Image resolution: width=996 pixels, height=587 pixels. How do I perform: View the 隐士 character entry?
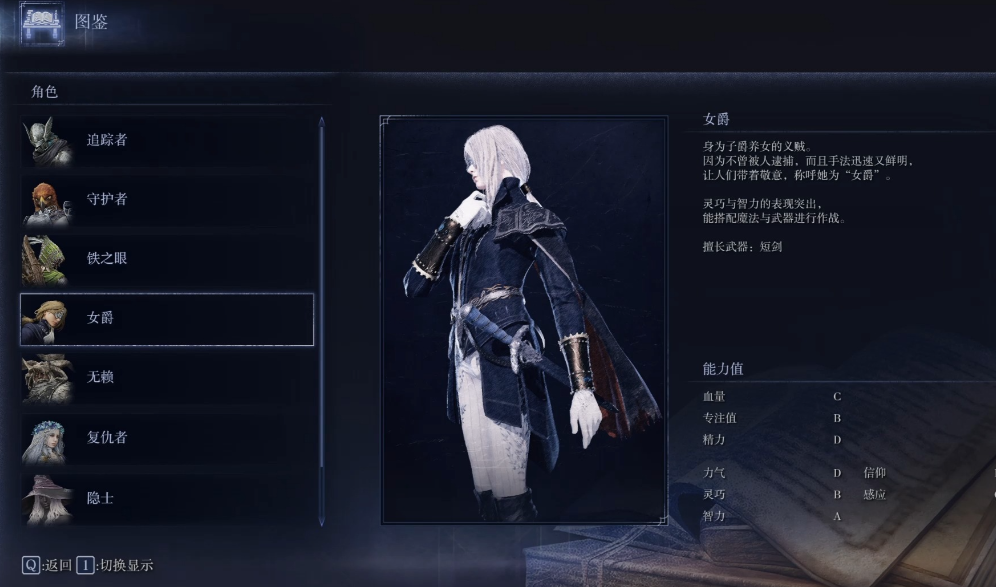tap(166, 497)
